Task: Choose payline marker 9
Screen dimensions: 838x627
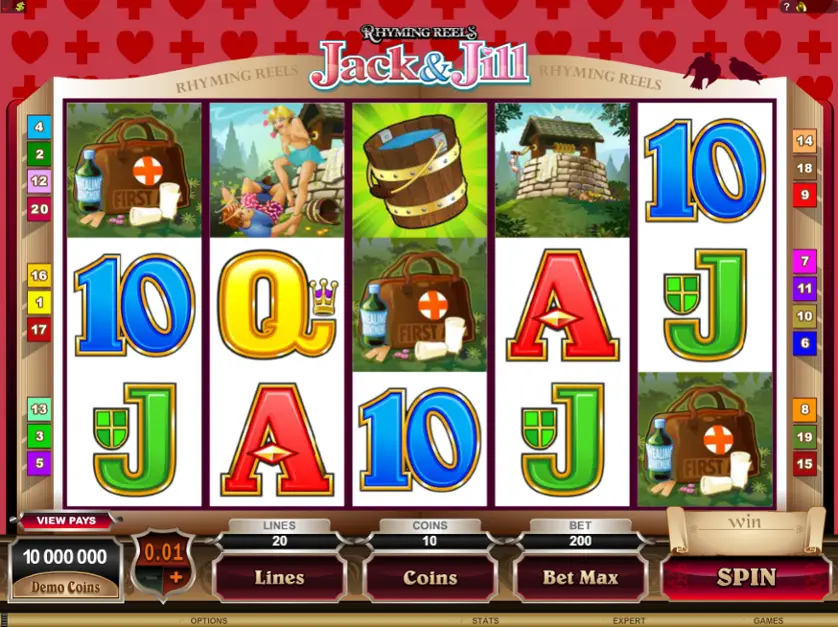Action: point(804,195)
